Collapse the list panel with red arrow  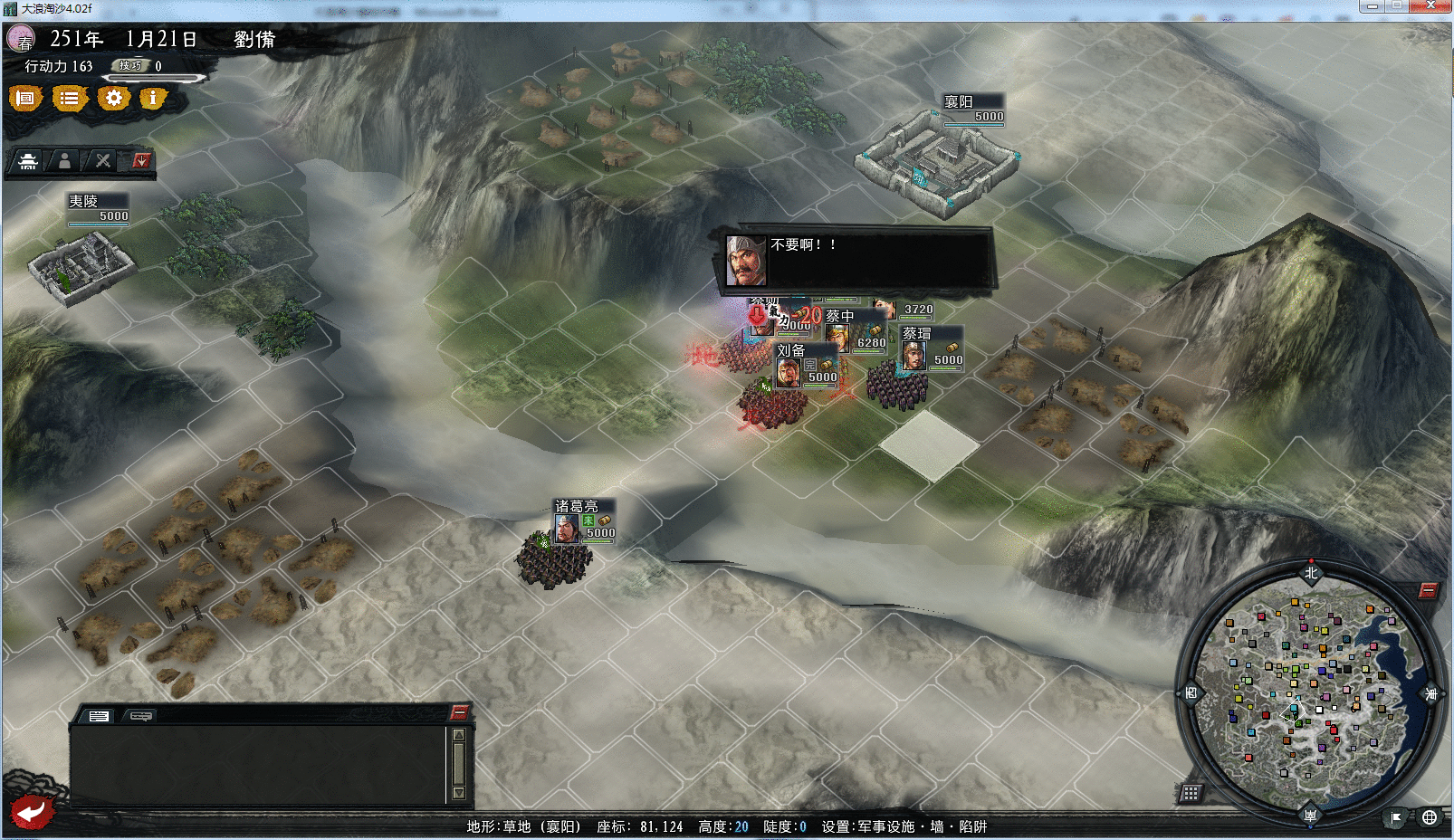[140, 161]
